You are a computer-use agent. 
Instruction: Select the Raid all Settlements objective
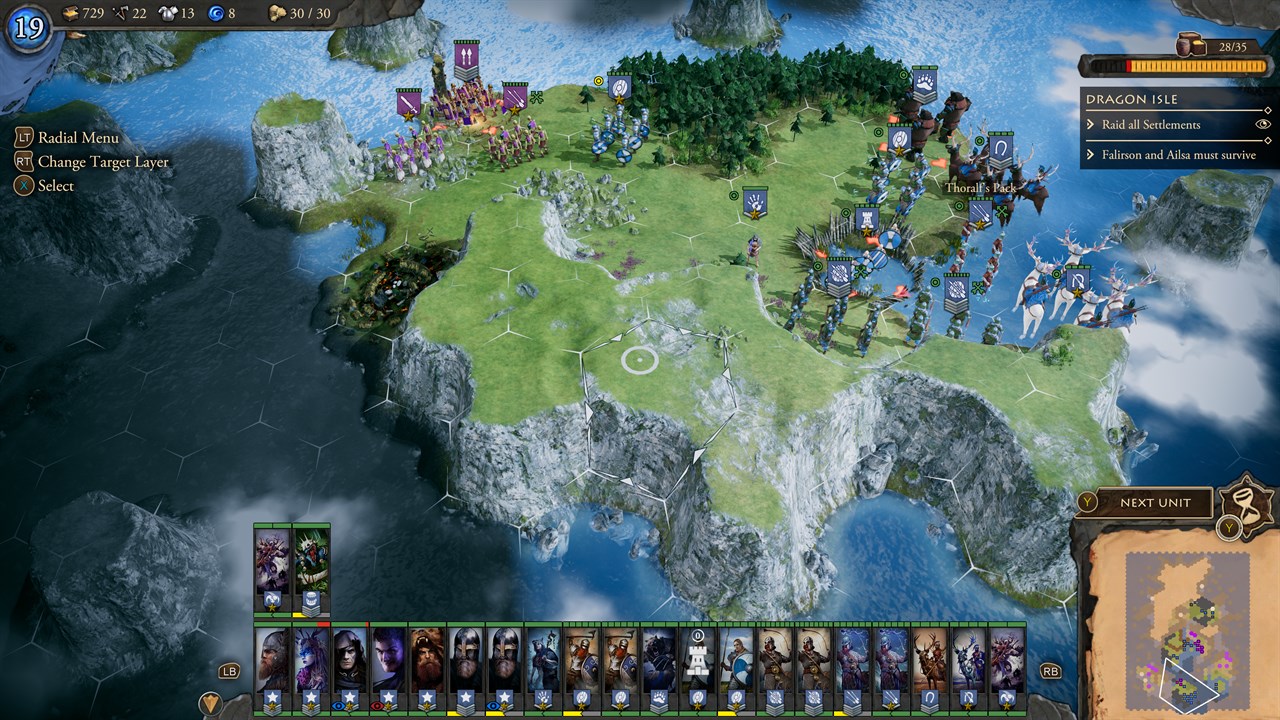[x=1150, y=125]
